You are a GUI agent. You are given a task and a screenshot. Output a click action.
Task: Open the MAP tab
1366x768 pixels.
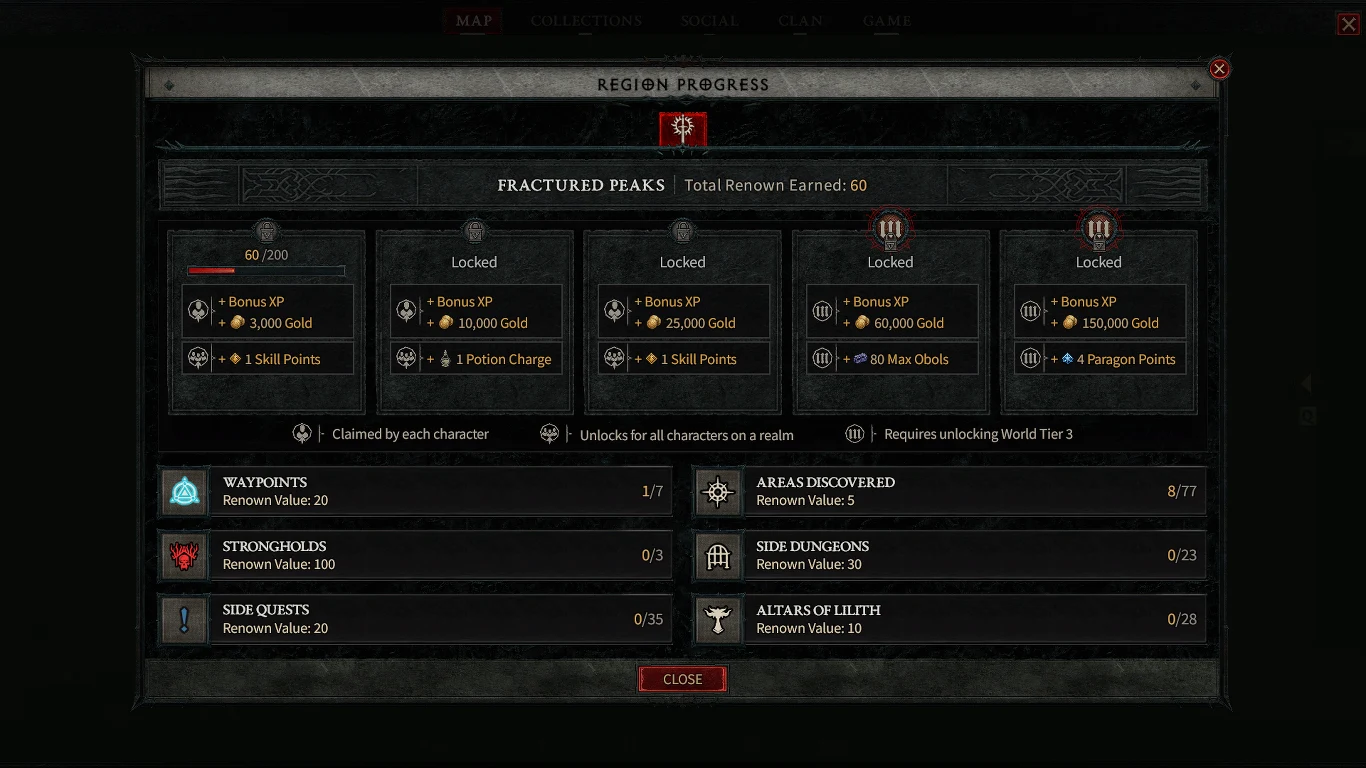pyautogui.click(x=472, y=20)
